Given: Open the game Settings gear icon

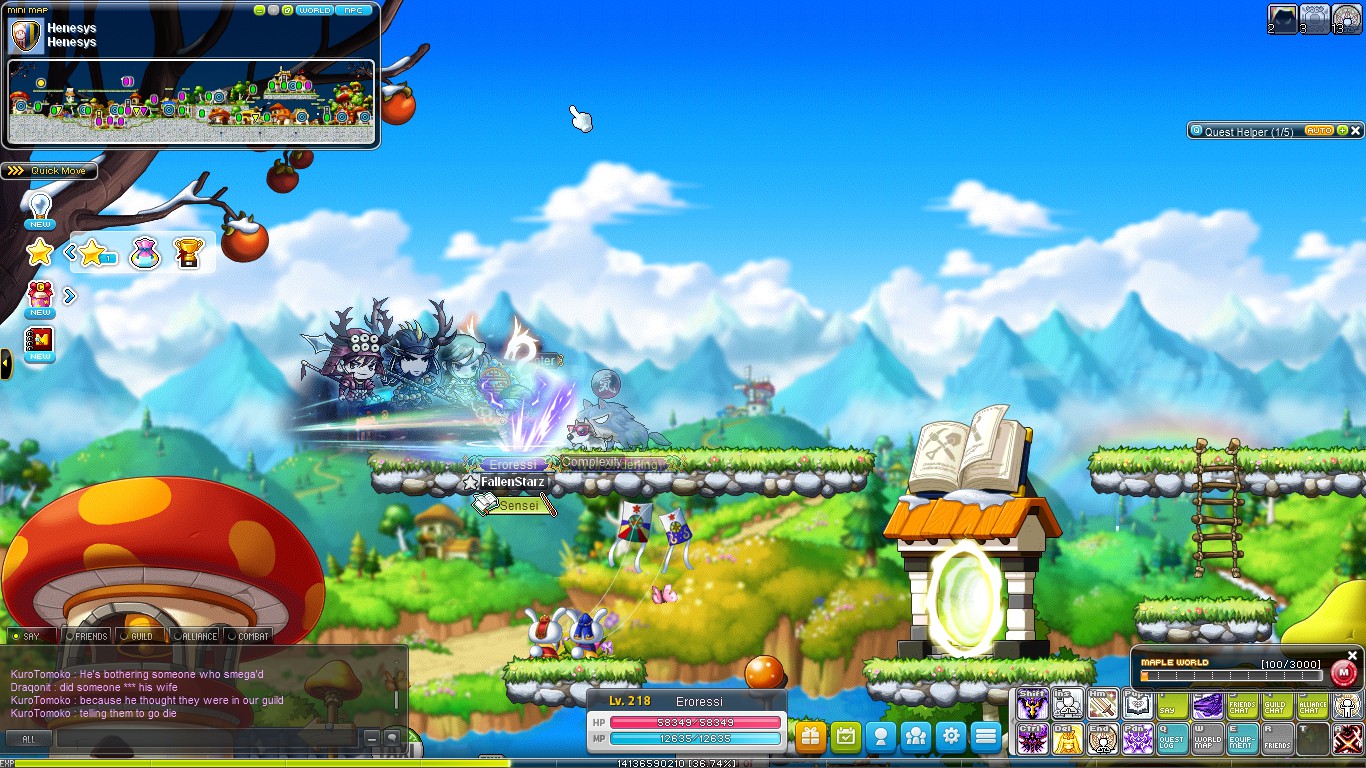Looking at the screenshot, I should [x=950, y=735].
